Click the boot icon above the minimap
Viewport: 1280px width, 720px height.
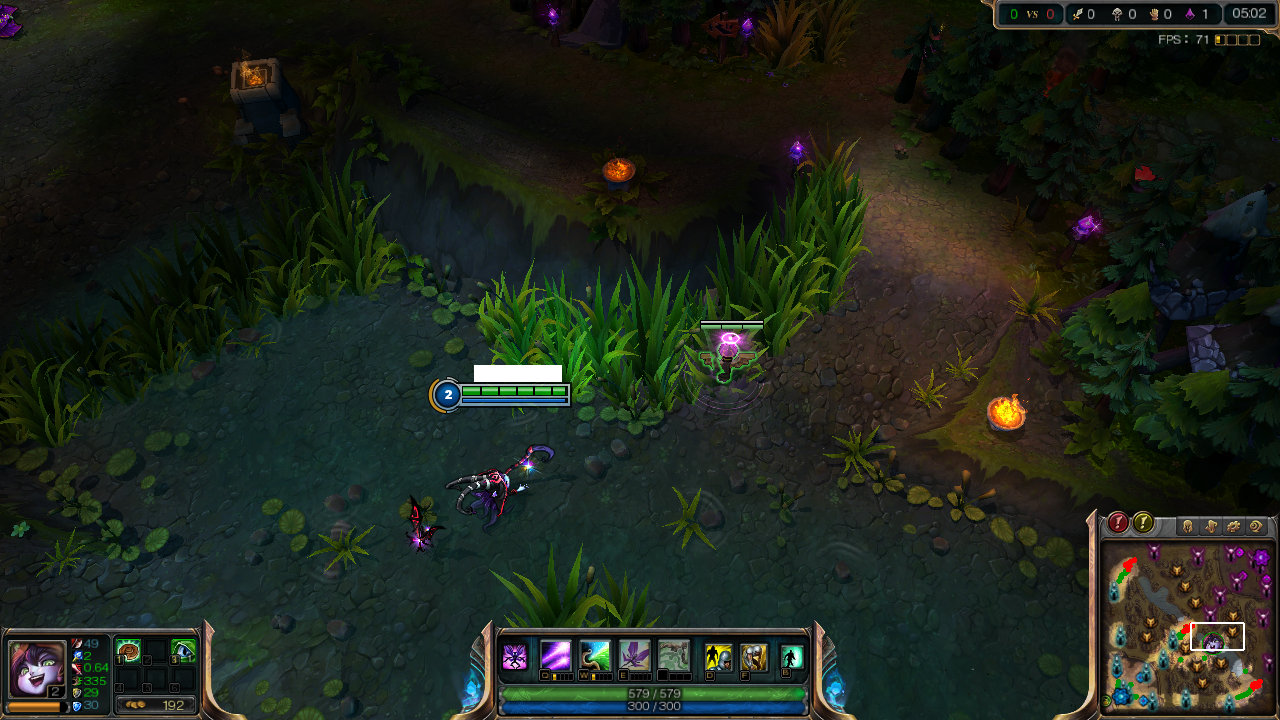click(1210, 526)
